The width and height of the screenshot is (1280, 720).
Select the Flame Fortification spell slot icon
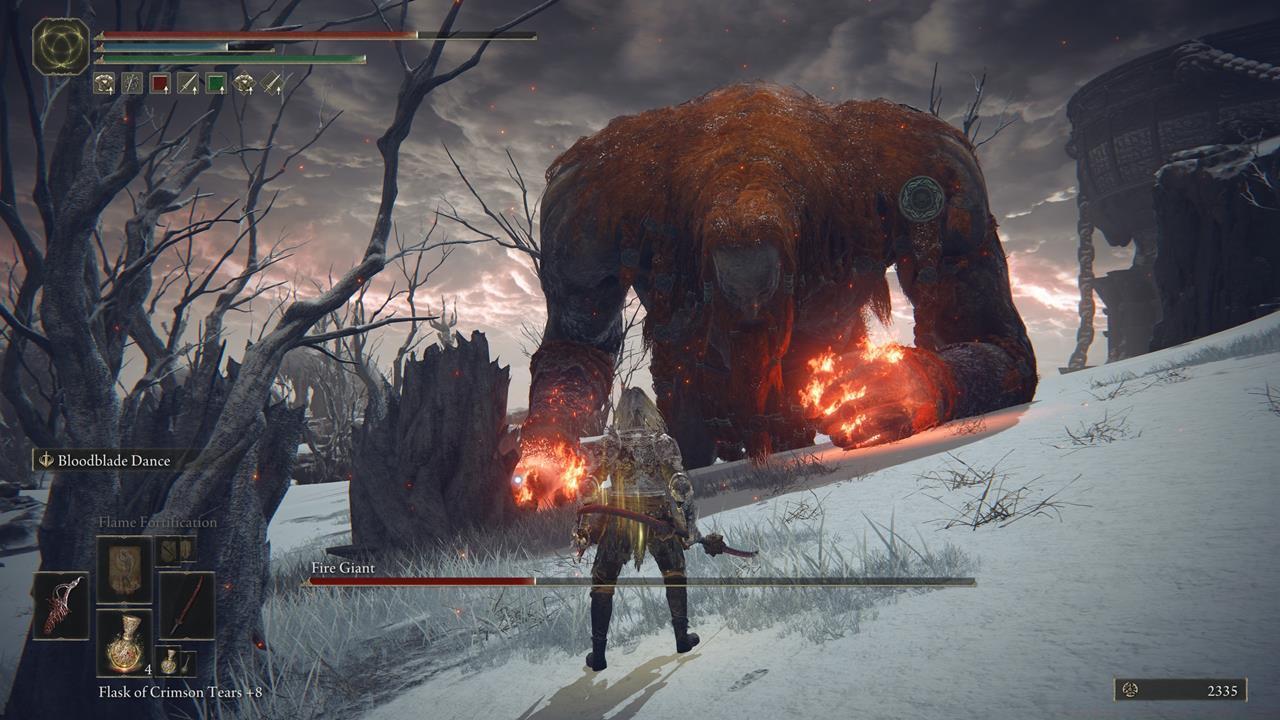126,567
